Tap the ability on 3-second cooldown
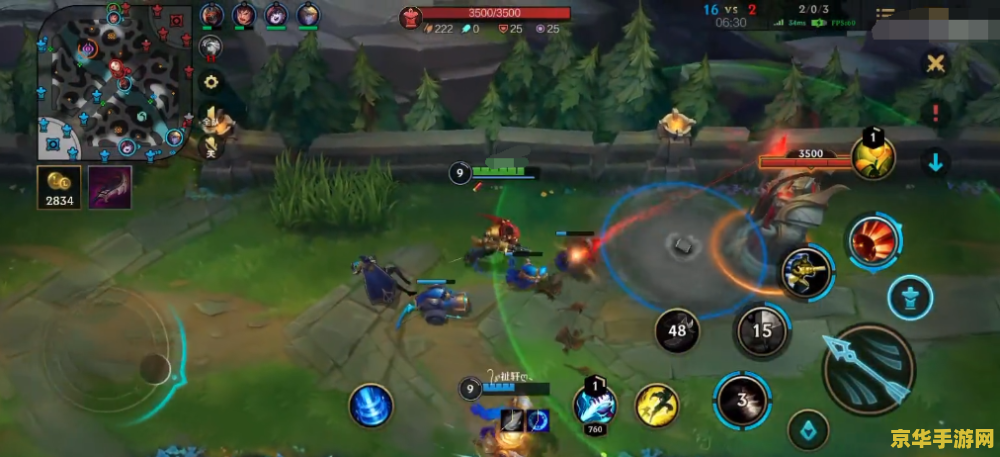The height and width of the screenshot is (457, 1000). (741, 400)
